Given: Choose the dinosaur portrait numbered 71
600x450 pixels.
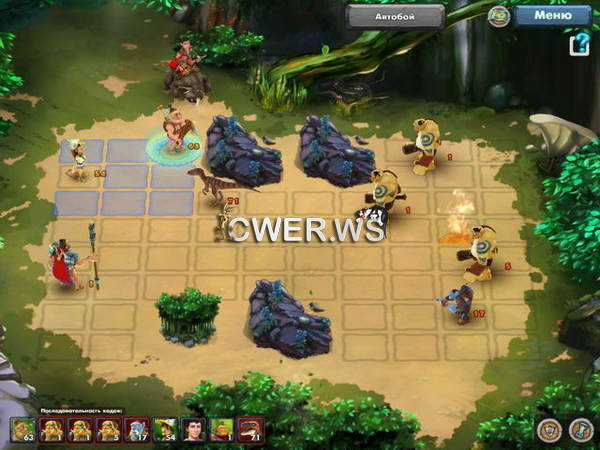Looking at the screenshot, I should coord(251,430).
